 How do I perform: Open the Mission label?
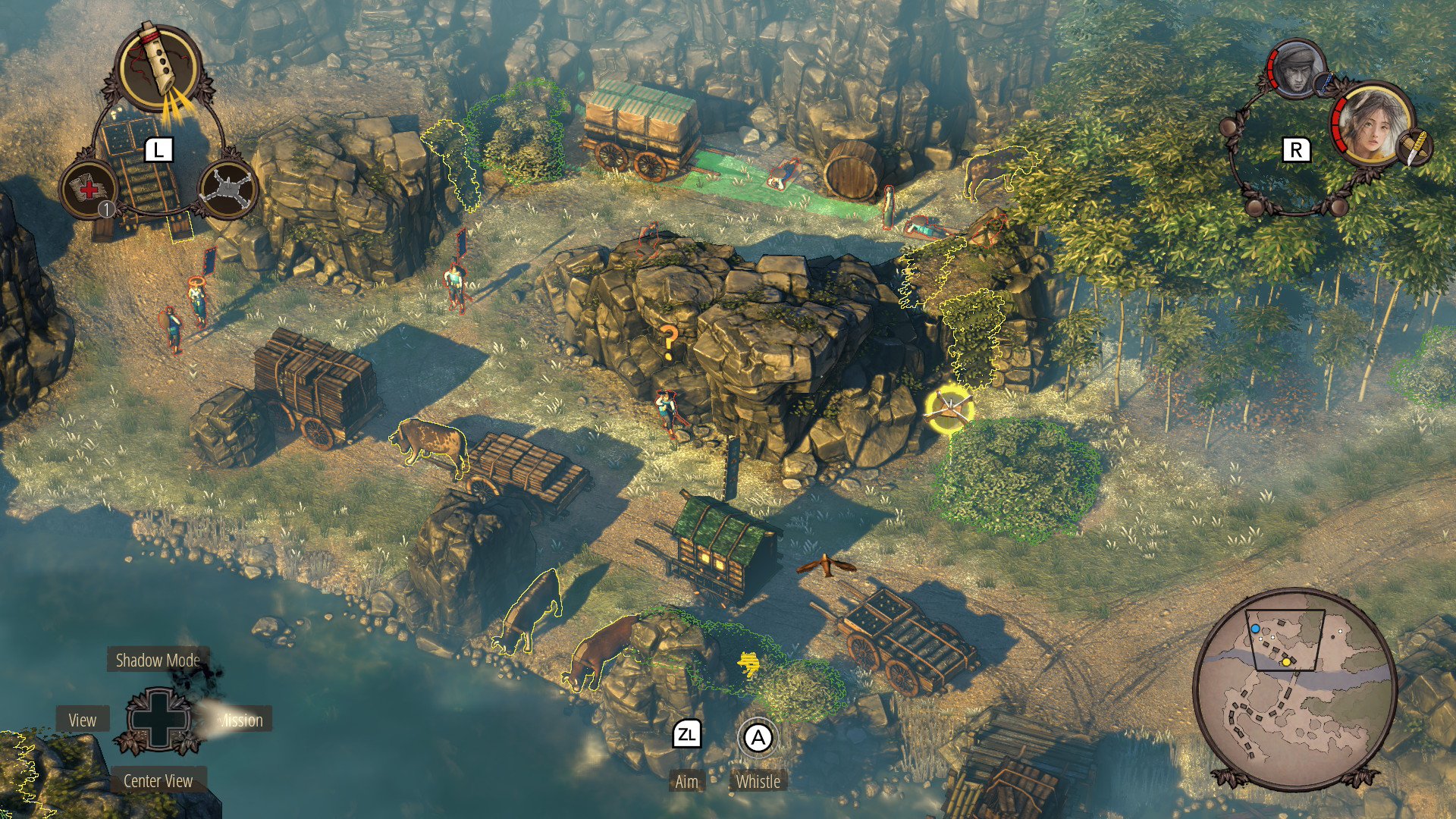click(x=240, y=720)
